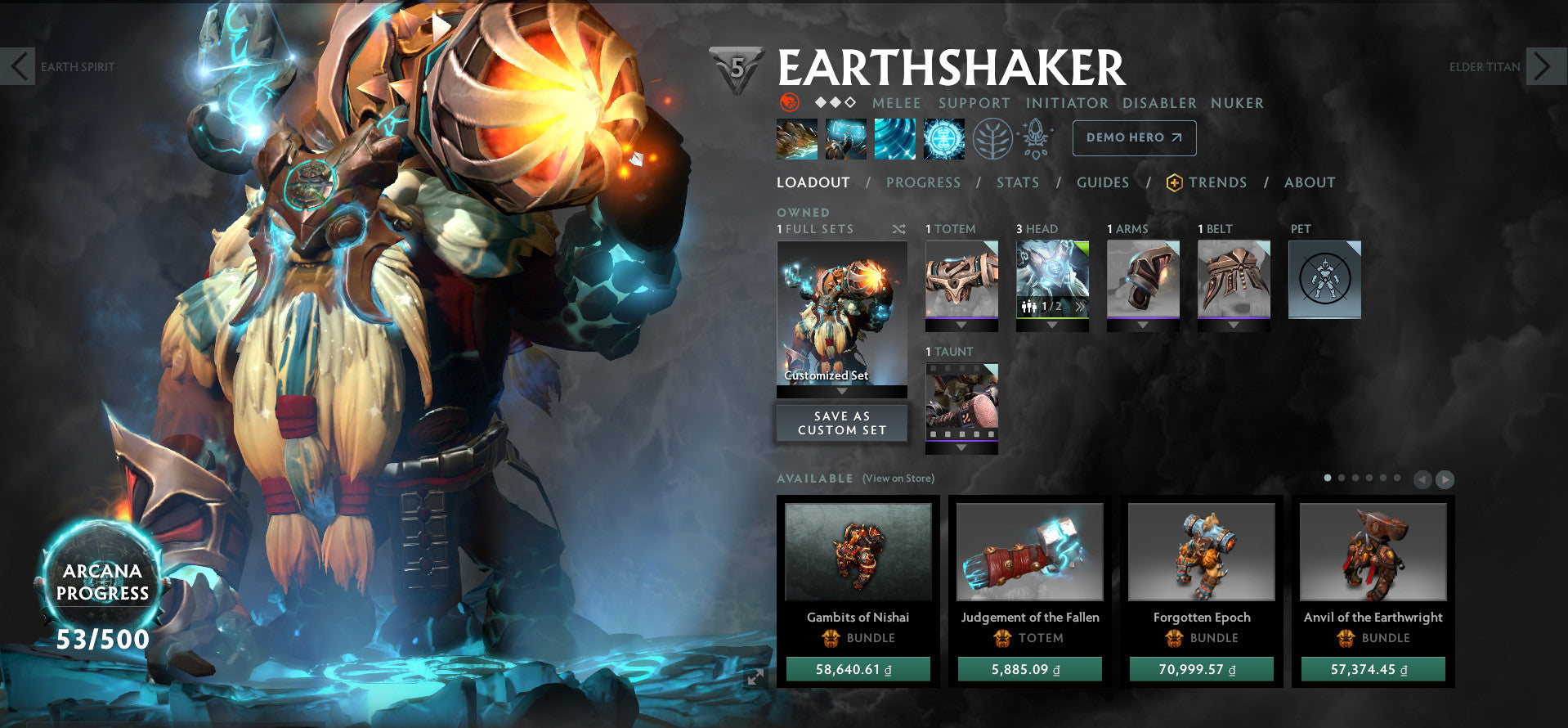The image size is (1568, 728).
Task: Click the Echo Slam ability icon
Action: [944, 137]
